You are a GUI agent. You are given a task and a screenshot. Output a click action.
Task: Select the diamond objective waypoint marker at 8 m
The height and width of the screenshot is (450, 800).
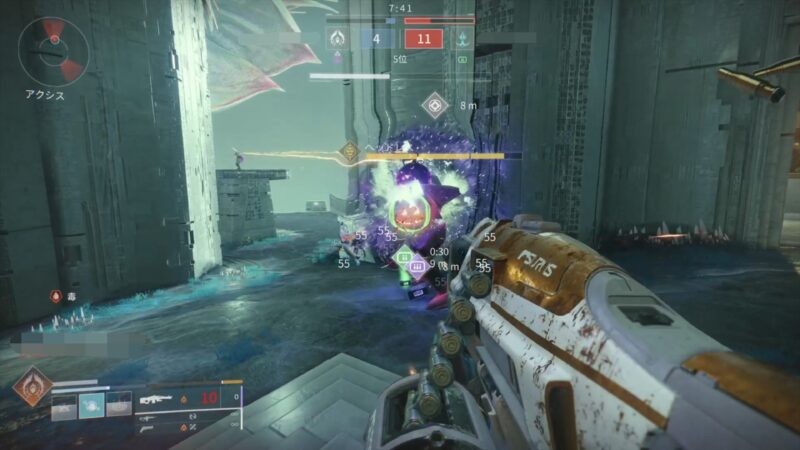pyautogui.click(x=434, y=103)
